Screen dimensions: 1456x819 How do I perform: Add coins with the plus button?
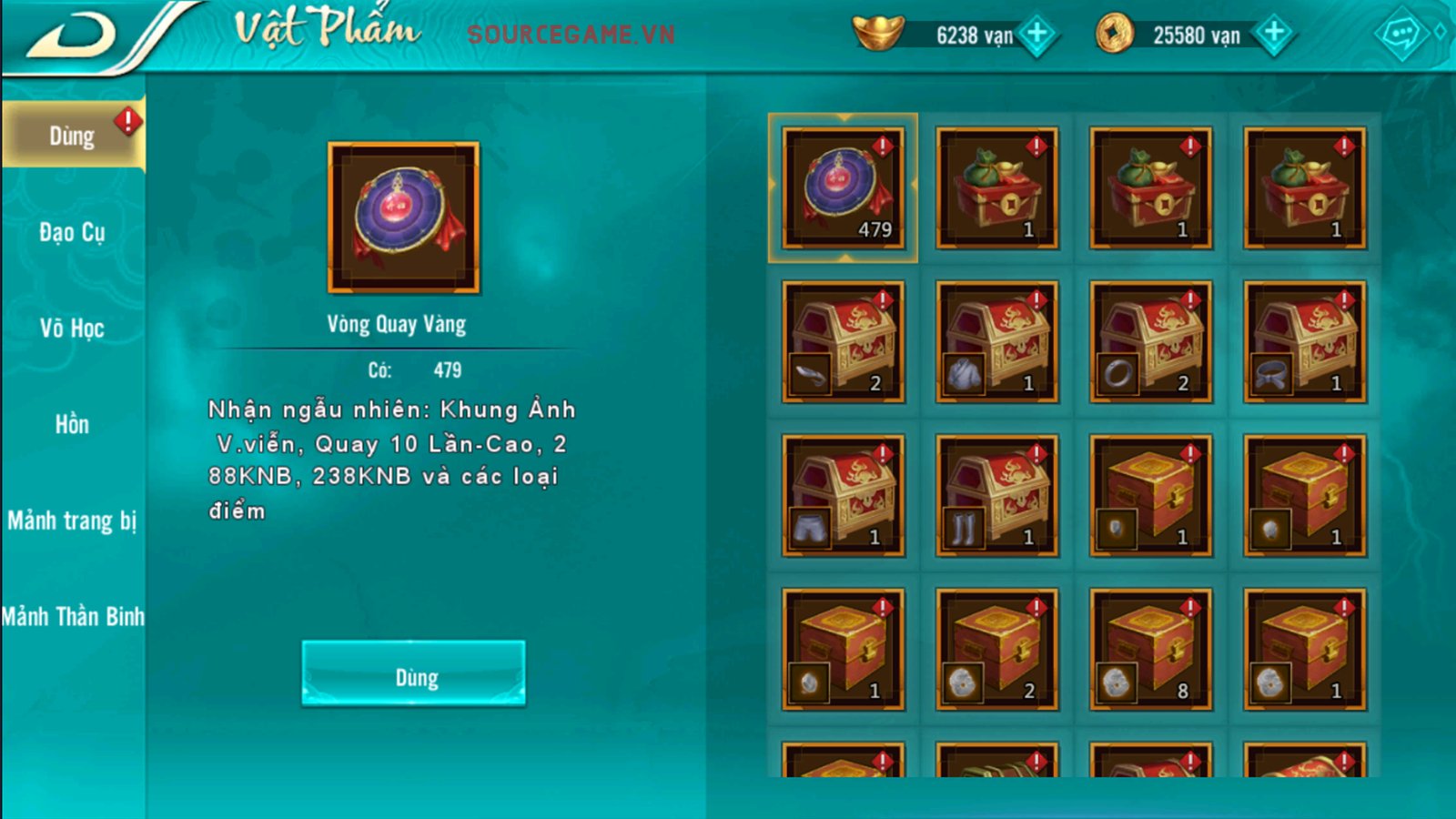pos(1274,35)
